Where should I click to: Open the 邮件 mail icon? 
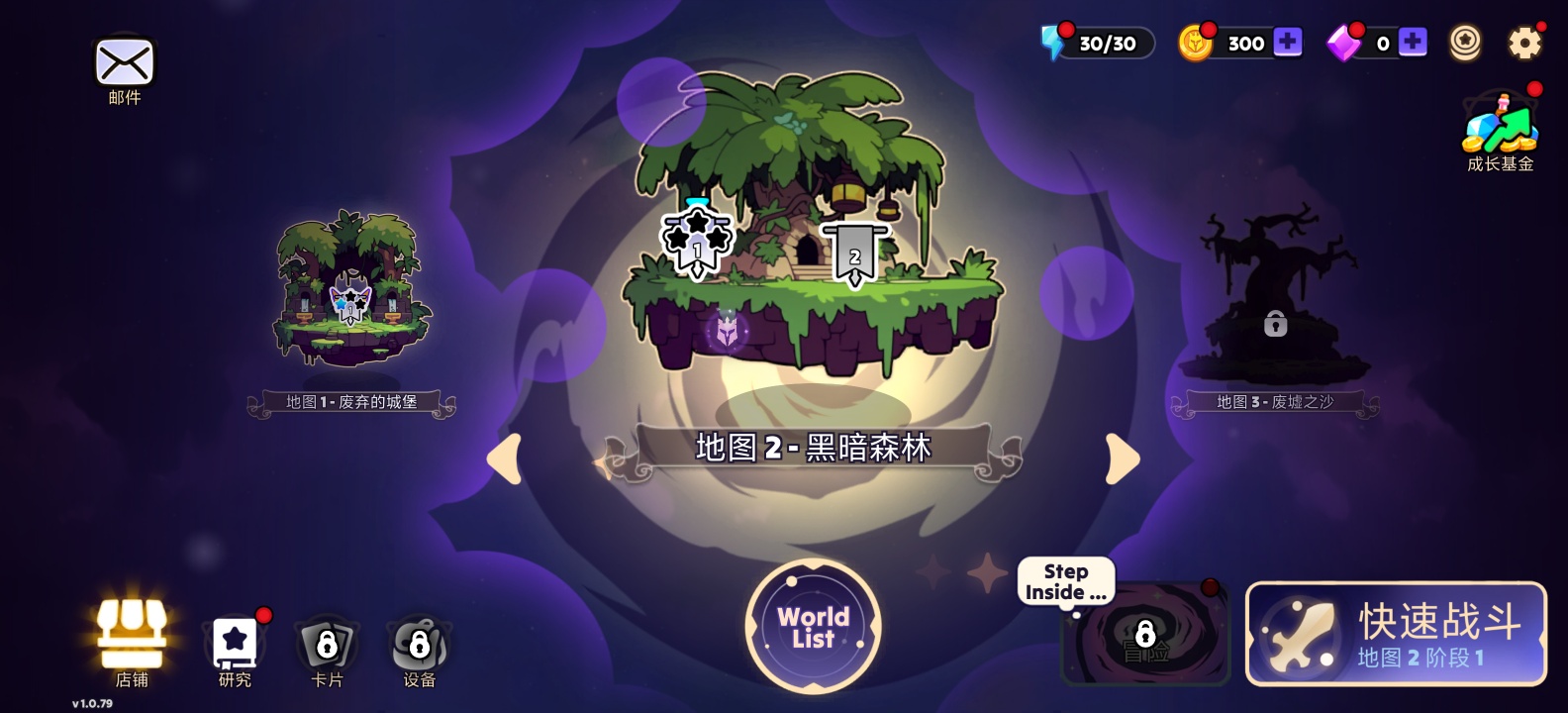click(x=123, y=62)
